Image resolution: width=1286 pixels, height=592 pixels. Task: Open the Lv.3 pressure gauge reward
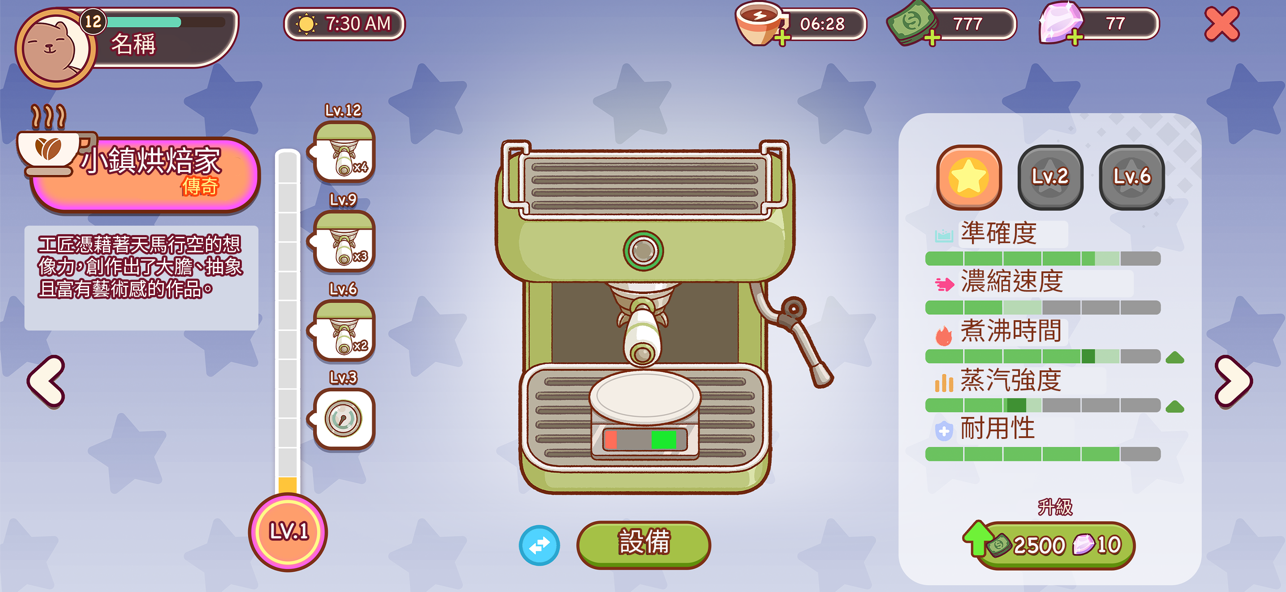click(x=345, y=418)
